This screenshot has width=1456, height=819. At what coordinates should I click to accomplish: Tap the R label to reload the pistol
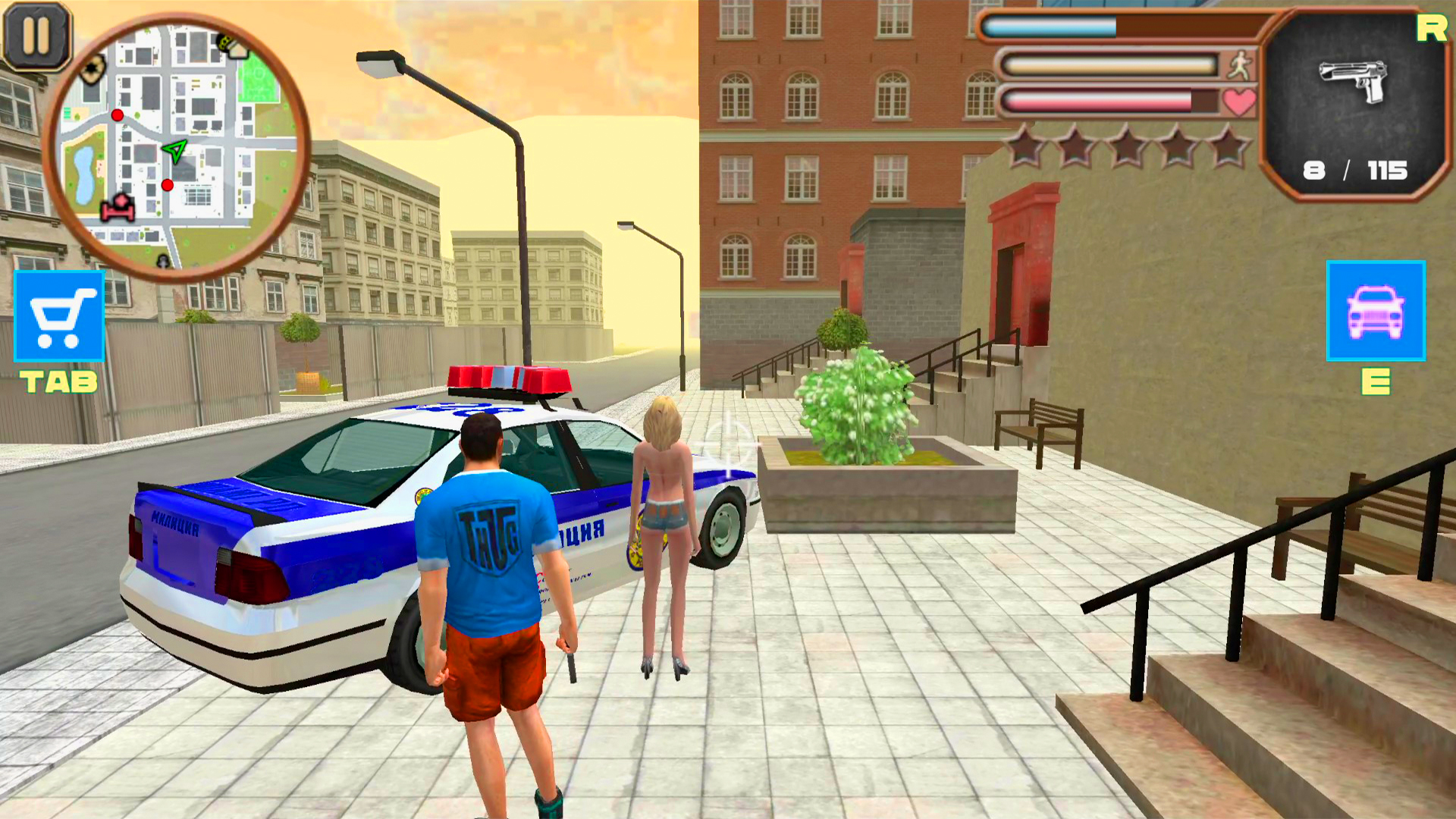1430,27
